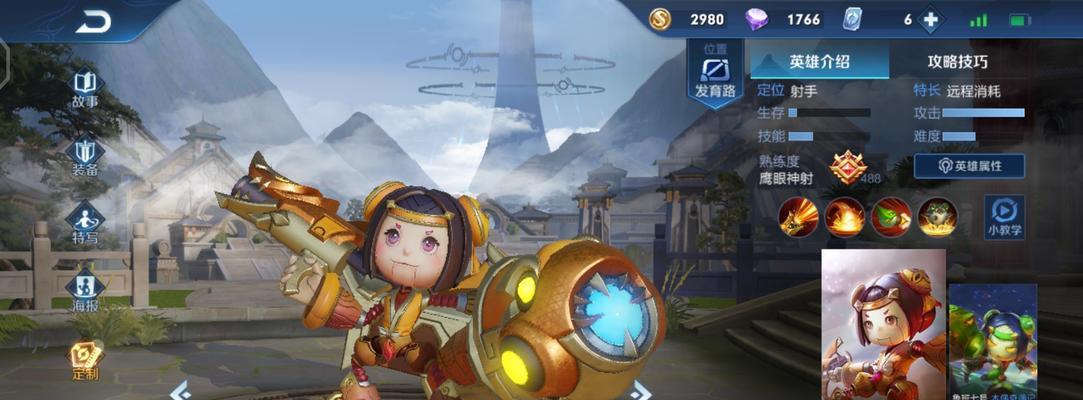Click the plus button beside the ticket count
The height and width of the screenshot is (400, 1083).
coord(931,20)
